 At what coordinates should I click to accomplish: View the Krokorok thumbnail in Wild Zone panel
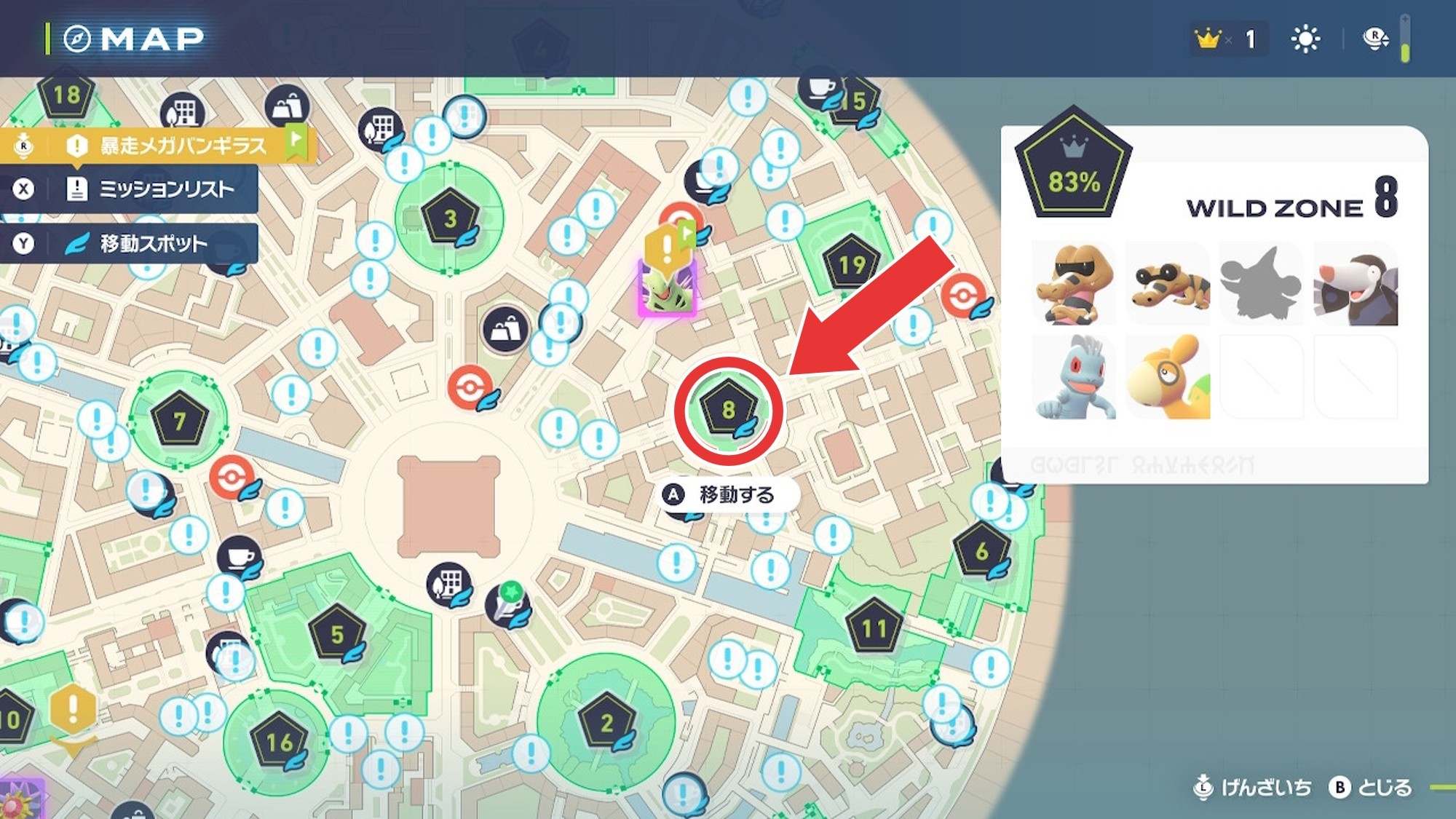click(1074, 284)
